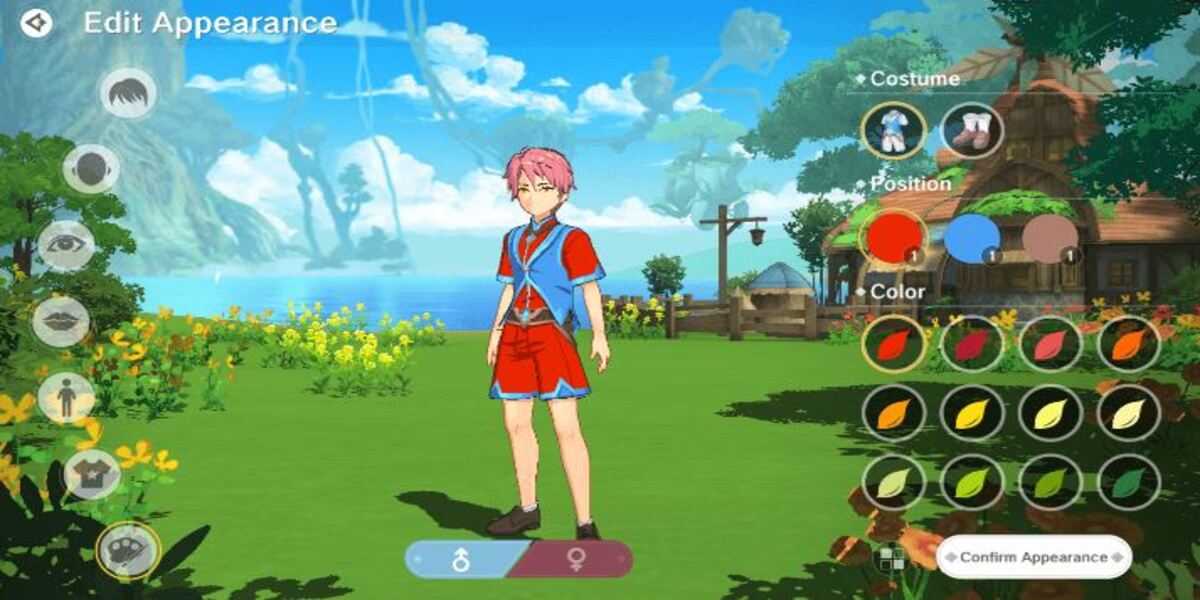Pick the red position swatch
The height and width of the screenshot is (600, 1200).
coord(892,238)
